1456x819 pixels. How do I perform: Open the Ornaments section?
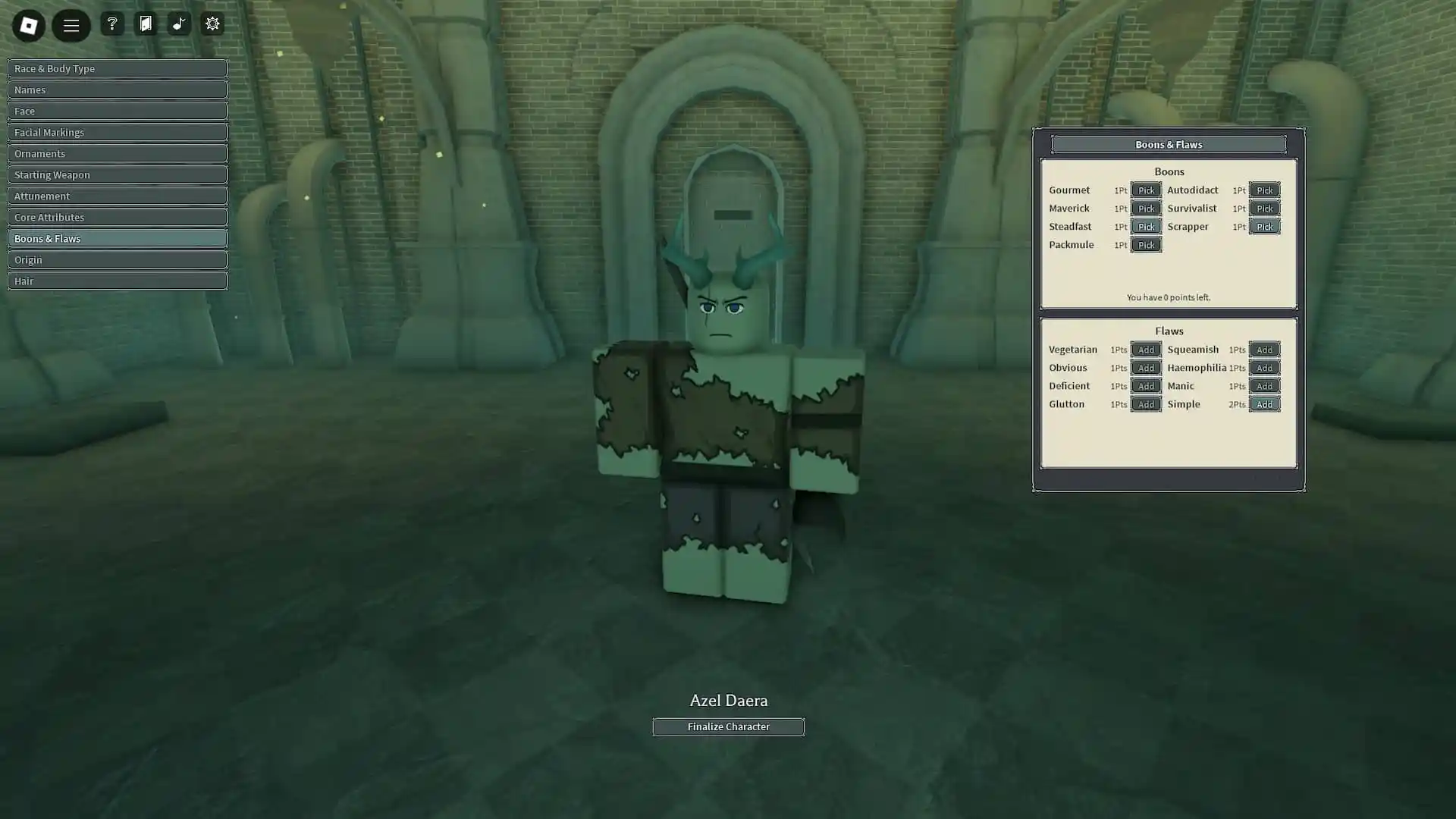(118, 153)
